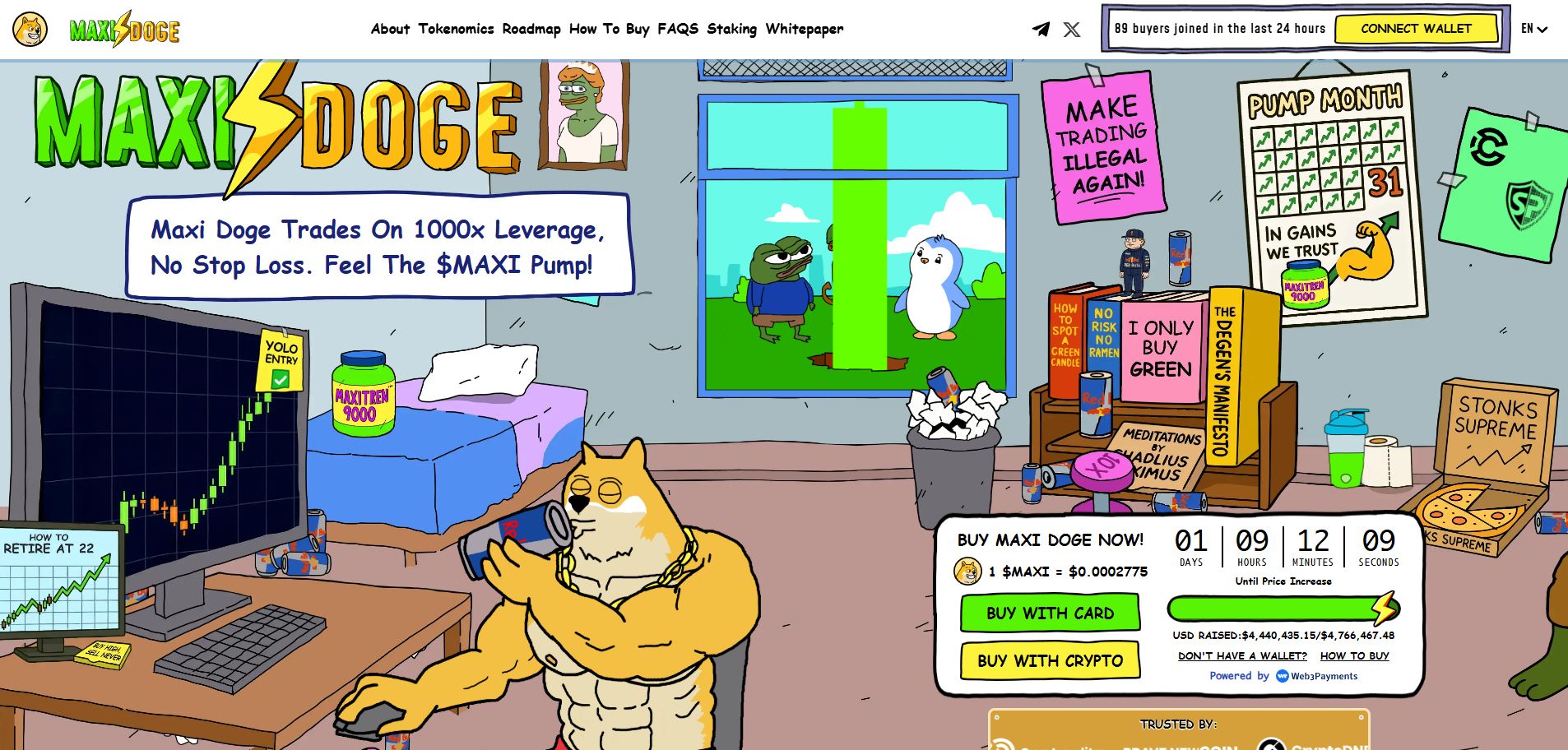Open the Tokenomics menu item

[457, 28]
